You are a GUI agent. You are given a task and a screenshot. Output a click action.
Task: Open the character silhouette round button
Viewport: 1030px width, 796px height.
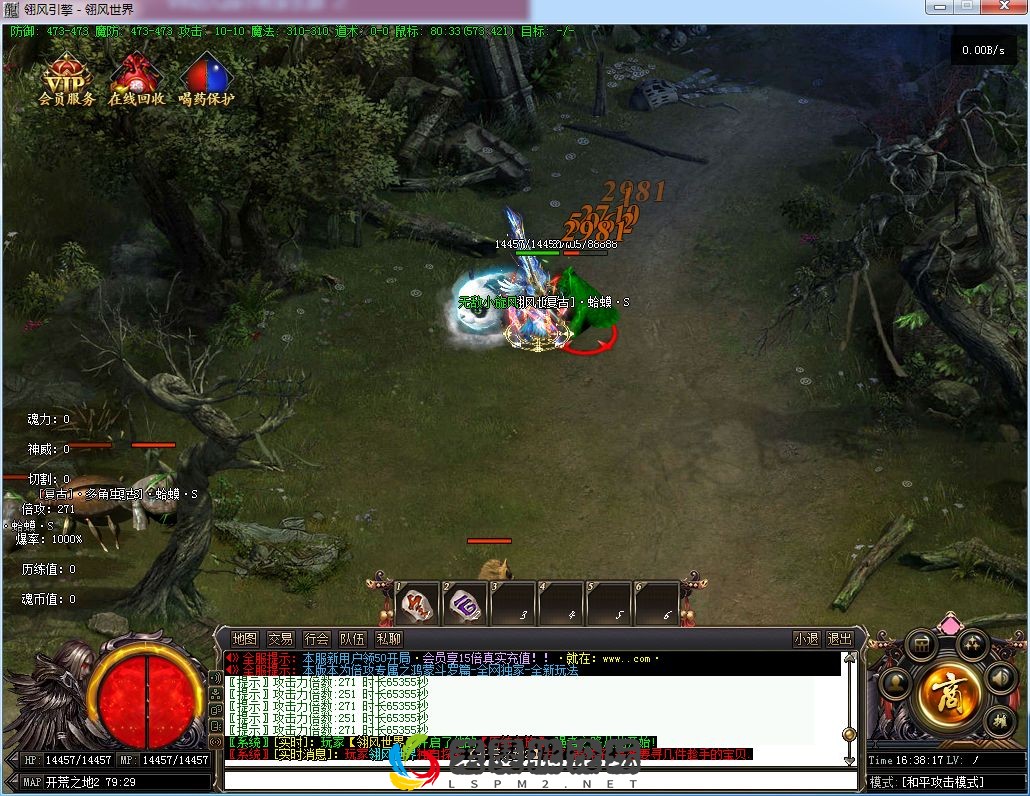click(x=893, y=686)
